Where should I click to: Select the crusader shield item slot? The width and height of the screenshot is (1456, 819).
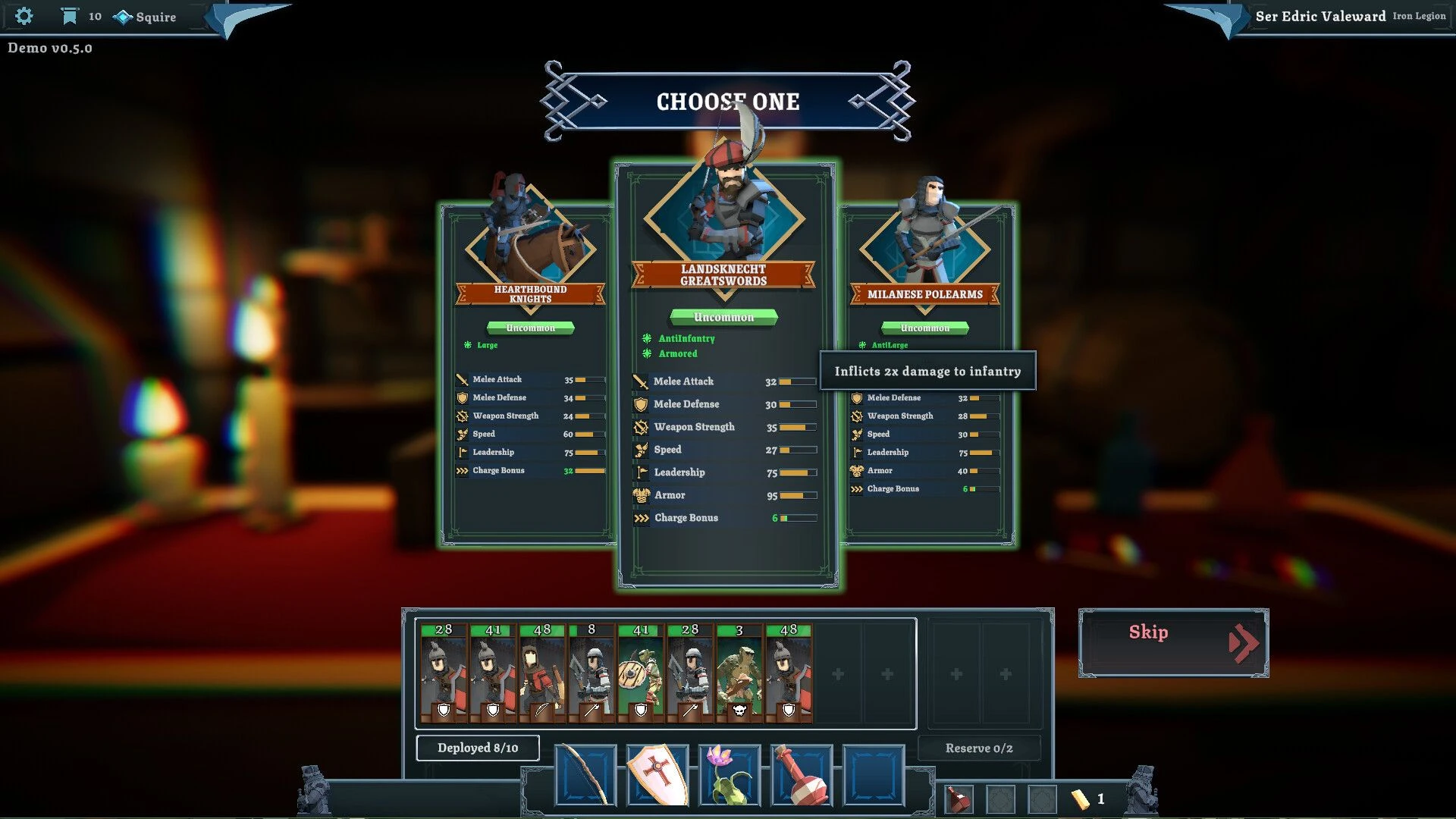pyautogui.click(x=657, y=775)
